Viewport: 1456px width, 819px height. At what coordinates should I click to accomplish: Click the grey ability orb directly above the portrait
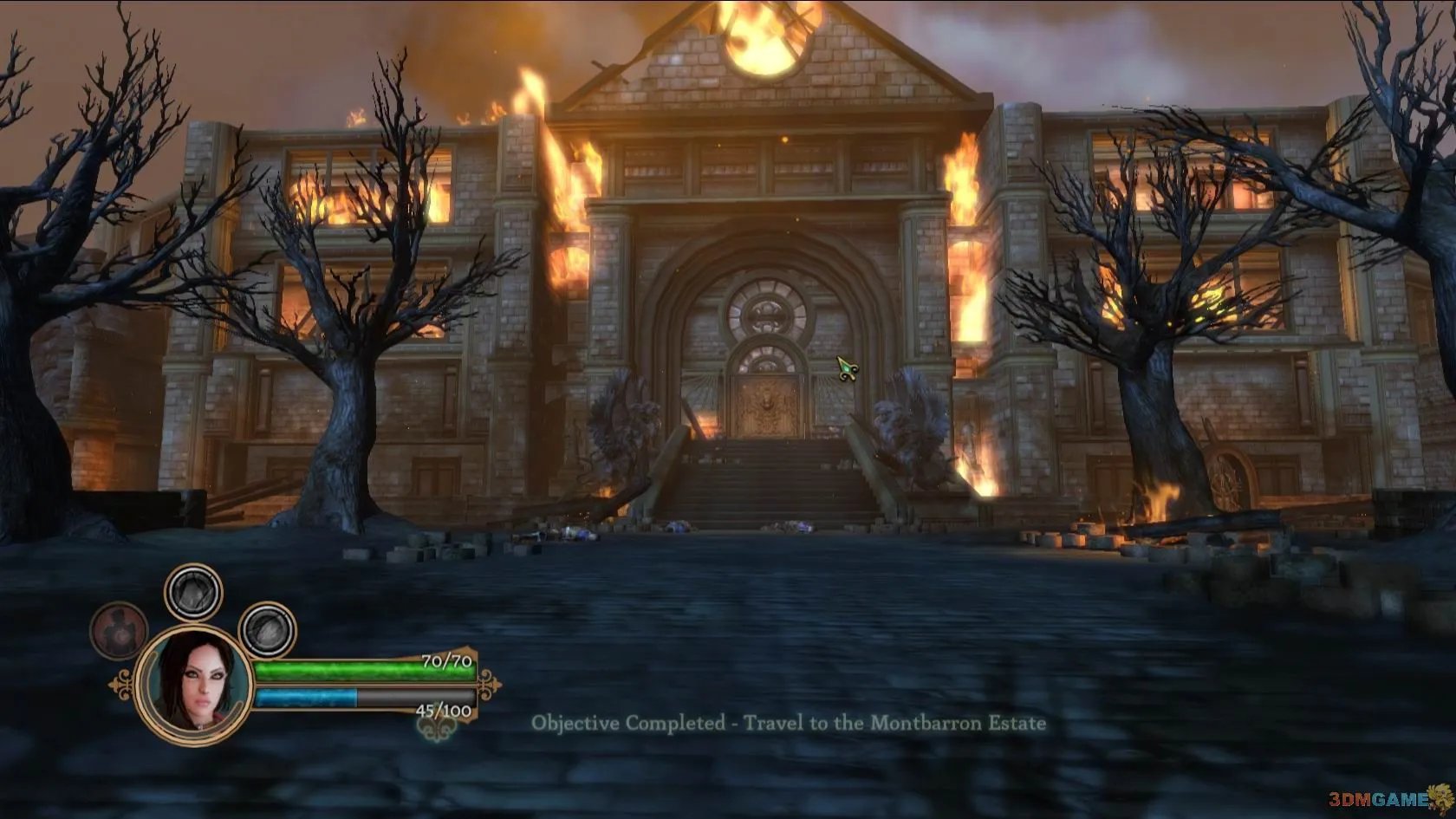(x=193, y=592)
